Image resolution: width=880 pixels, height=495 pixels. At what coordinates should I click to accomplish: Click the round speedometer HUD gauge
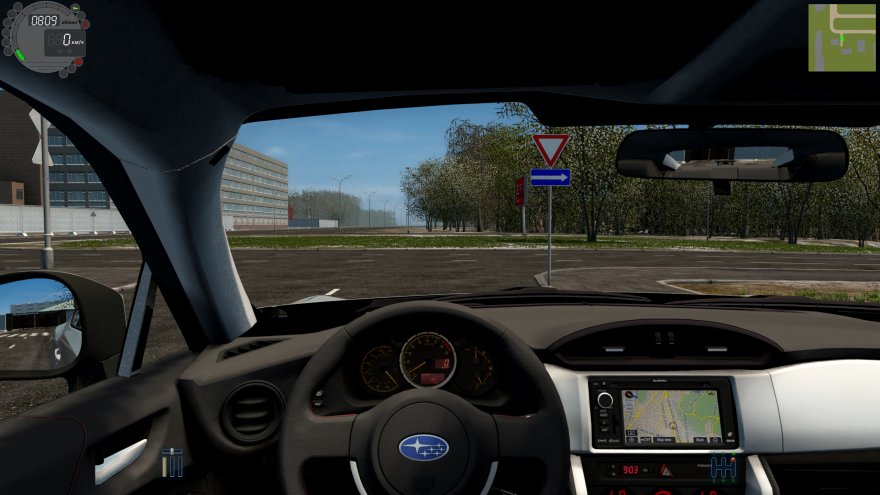pyautogui.click(x=48, y=37)
